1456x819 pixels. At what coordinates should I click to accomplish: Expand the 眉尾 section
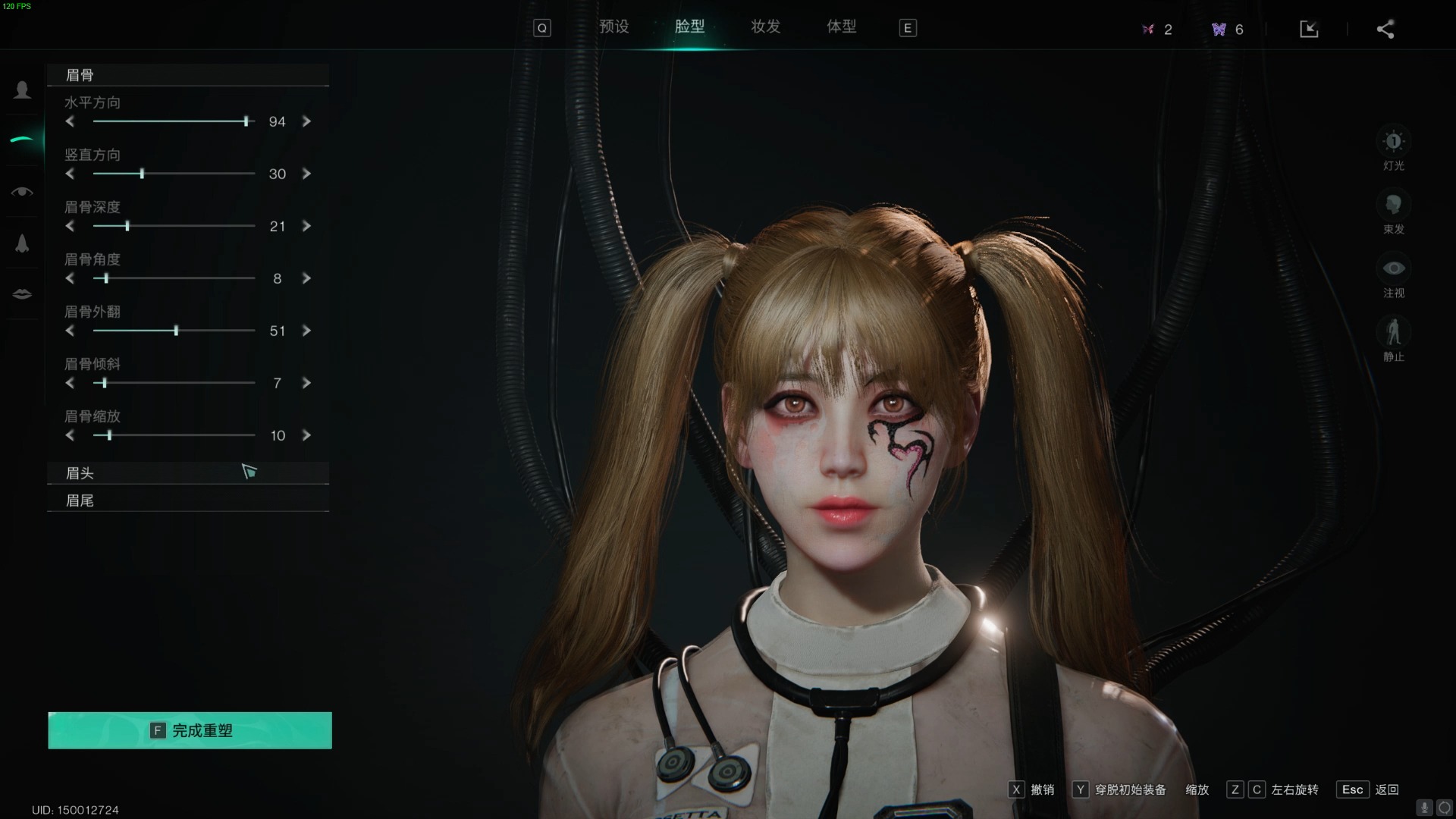187,500
